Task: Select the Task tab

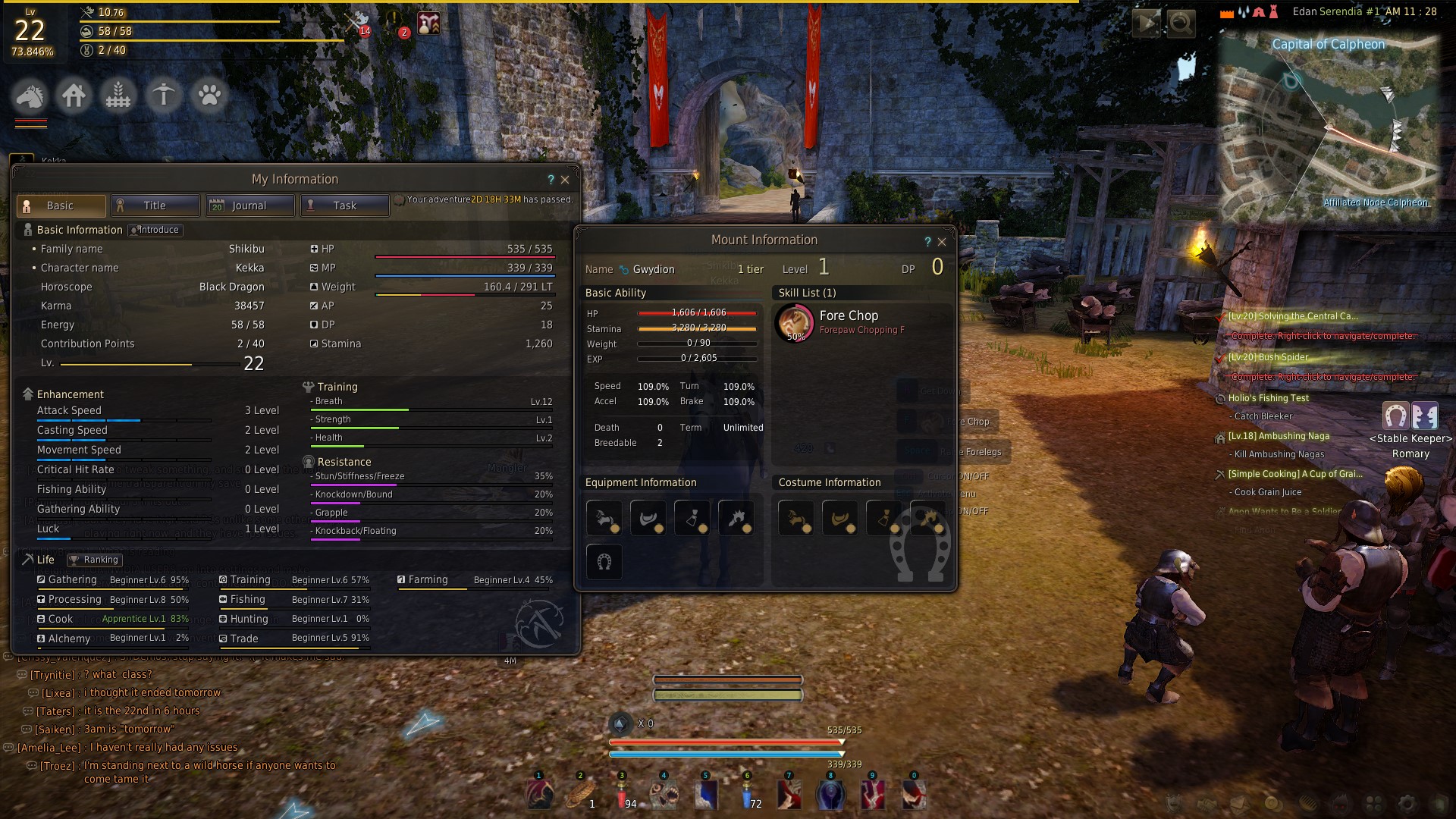Action: click(344, 206)
